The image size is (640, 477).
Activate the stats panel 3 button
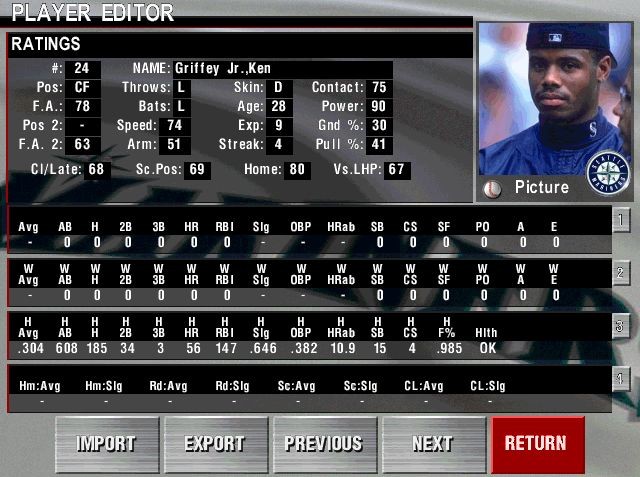pos(620,325)
